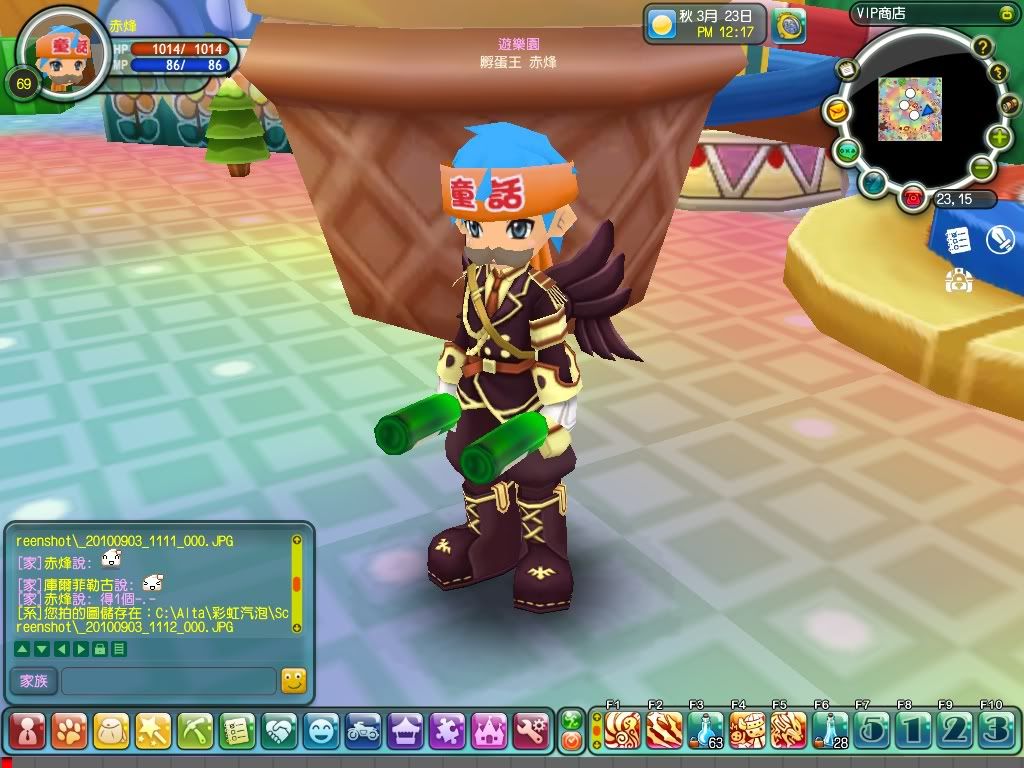The width and height of the screenshot is (1024, 768).
Task: Toggle the chat window lock icon
Action: [99, 649]
